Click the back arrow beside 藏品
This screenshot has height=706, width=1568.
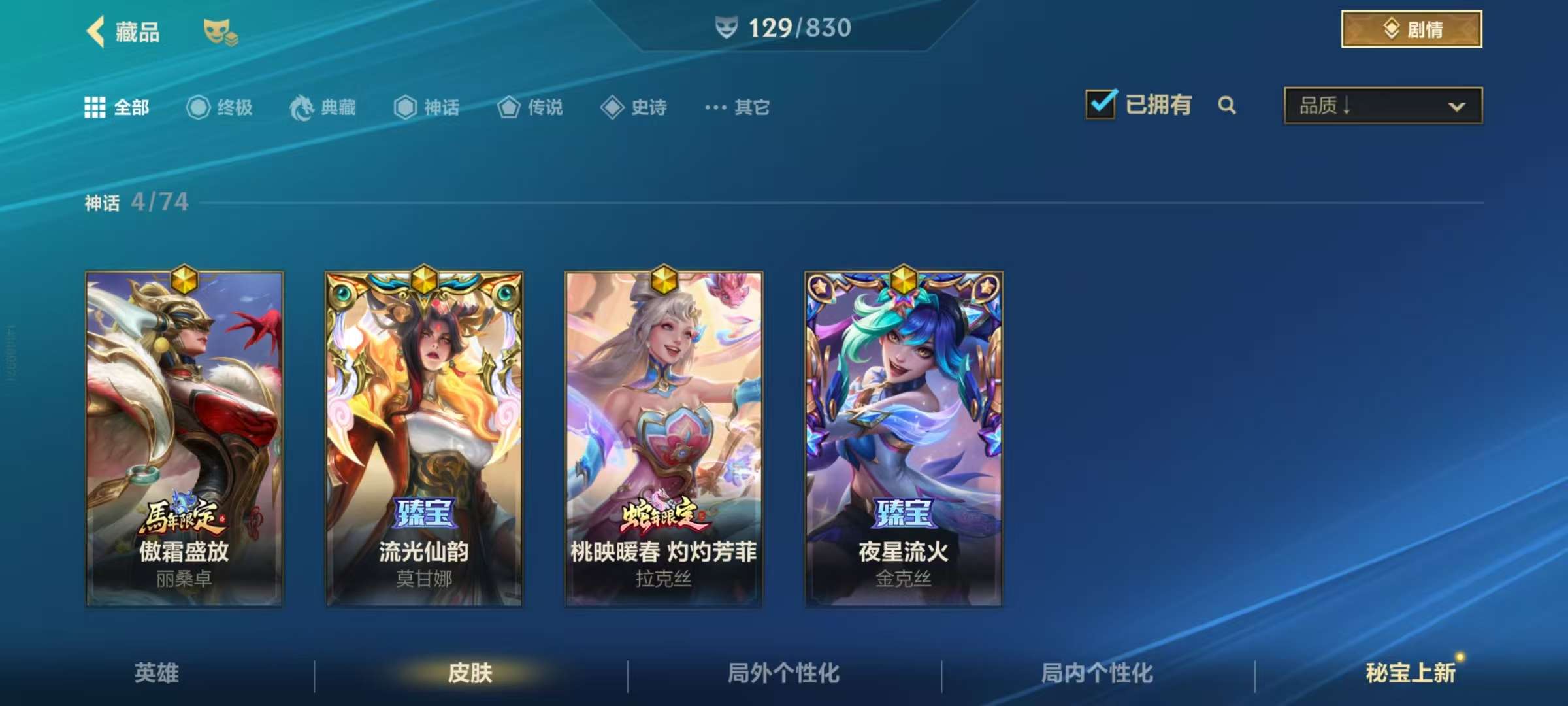coord(95,32)
